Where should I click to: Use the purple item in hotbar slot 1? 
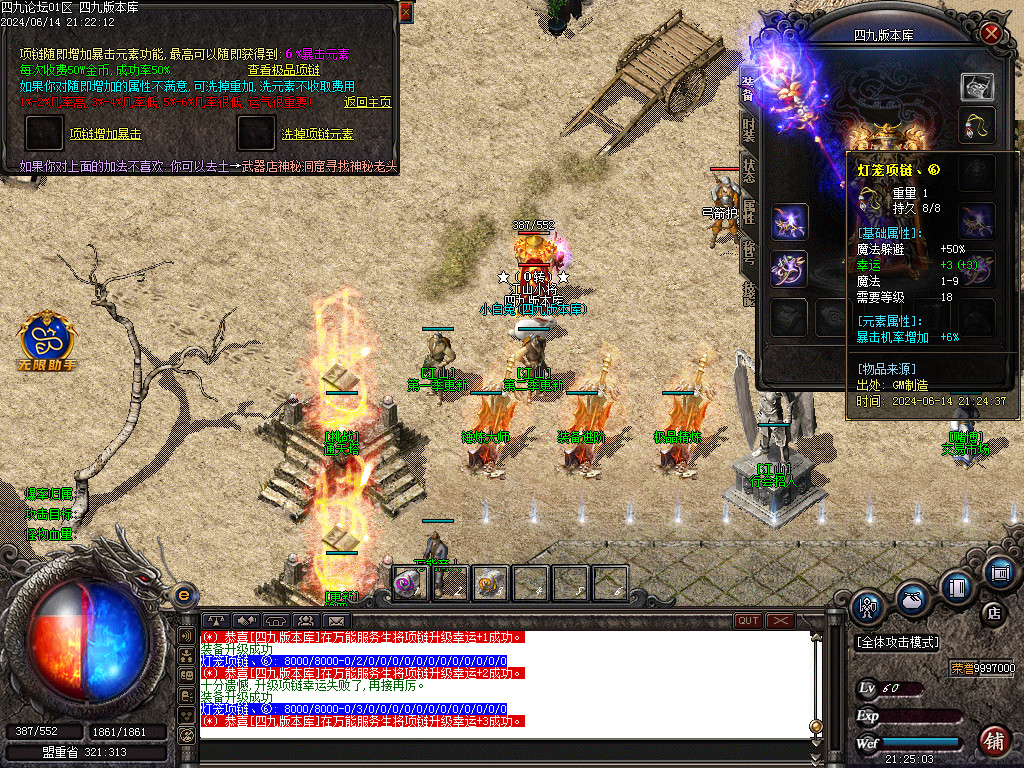click(408, 582)
